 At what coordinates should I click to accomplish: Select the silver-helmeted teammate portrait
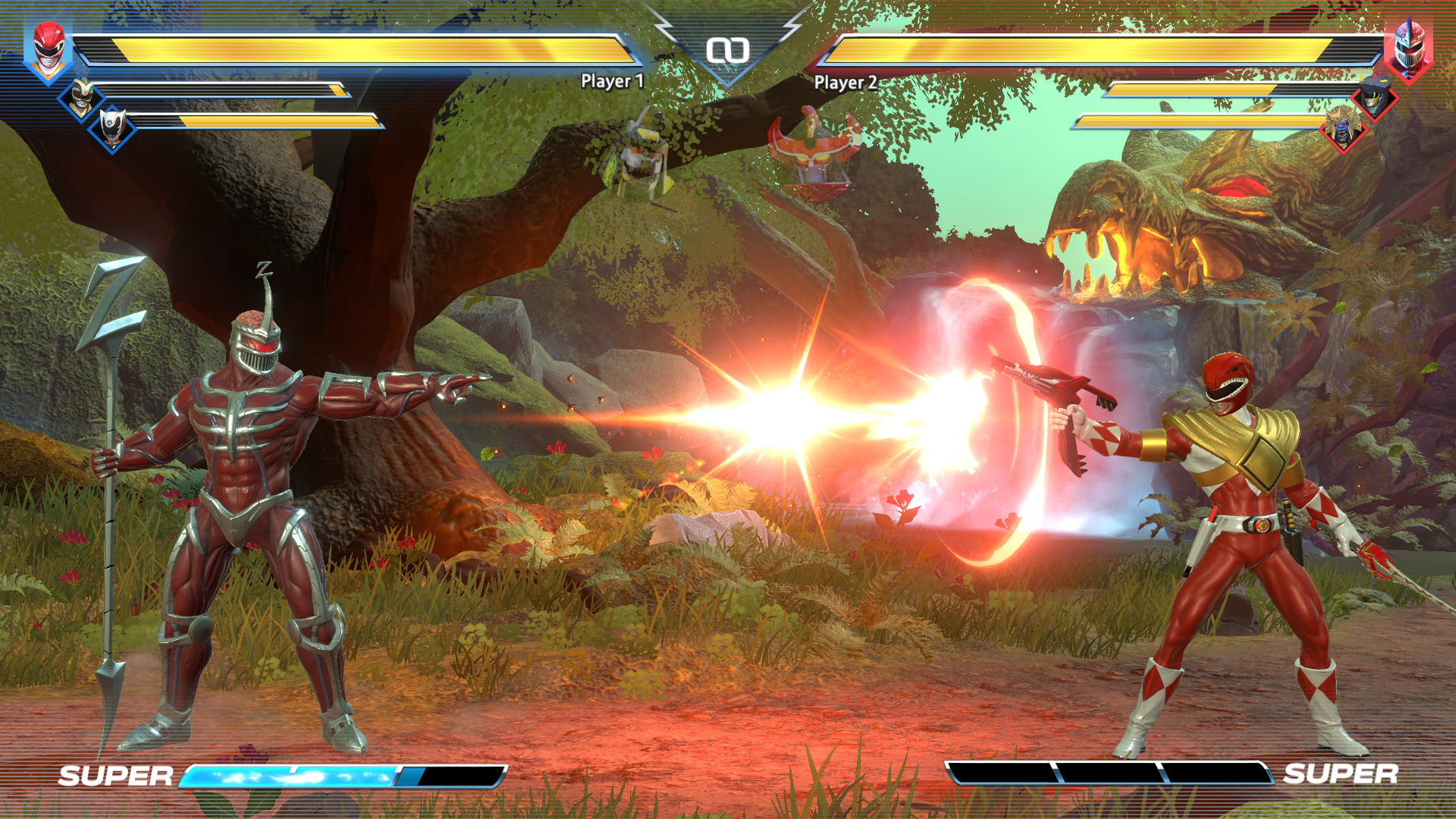pyautogui.click(x=112, y=129)
